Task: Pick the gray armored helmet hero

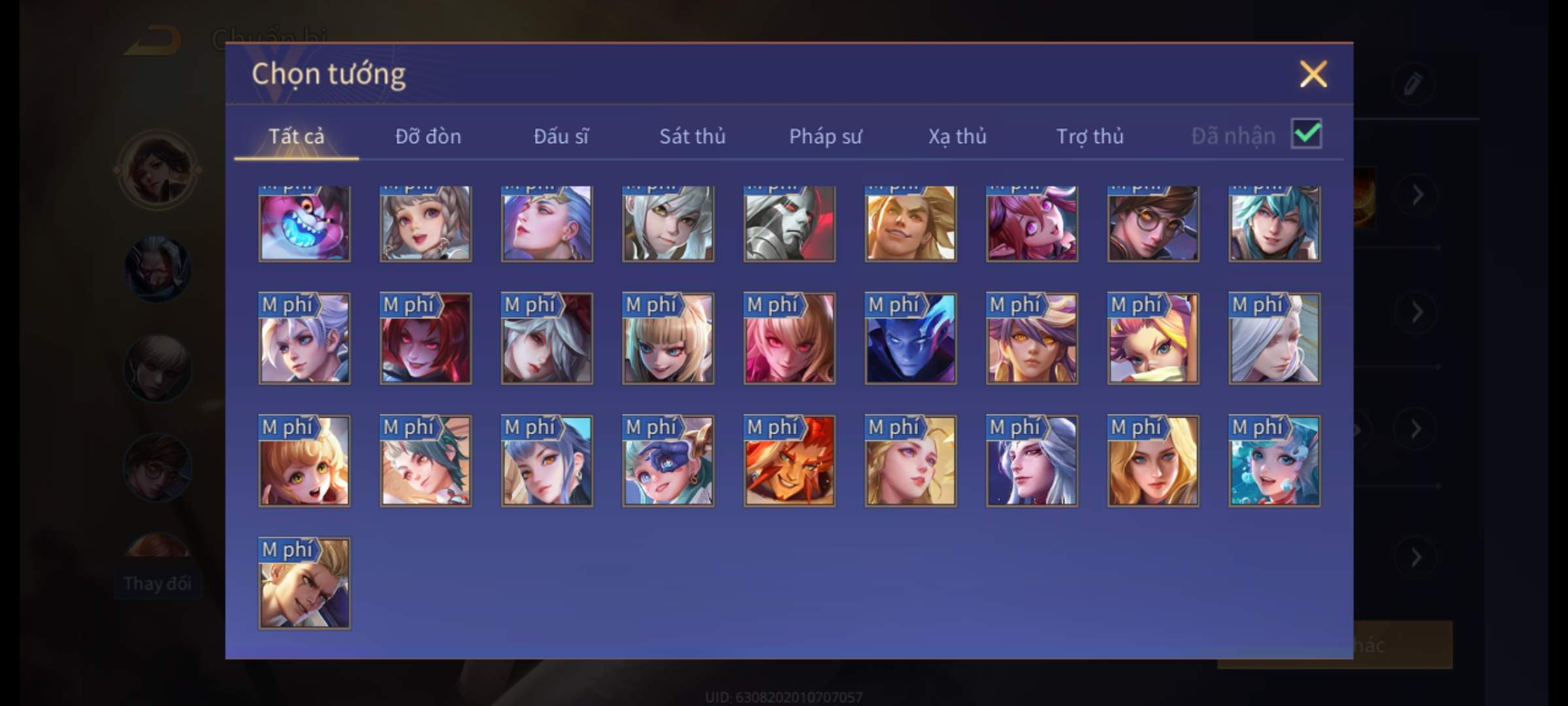Action: [x=789, y=224]
